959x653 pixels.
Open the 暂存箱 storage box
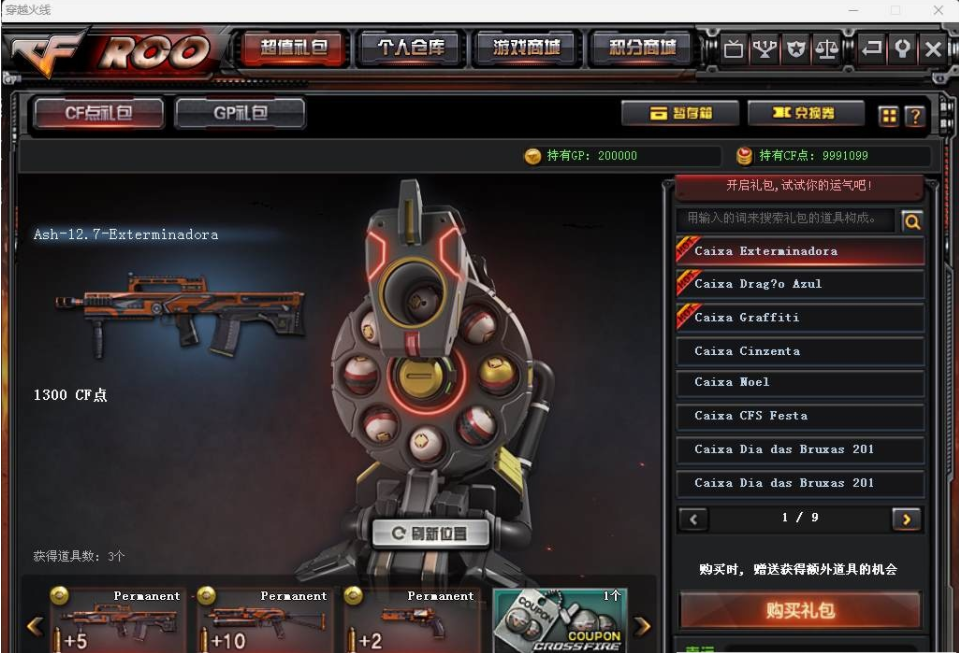[x=680, y=114]
